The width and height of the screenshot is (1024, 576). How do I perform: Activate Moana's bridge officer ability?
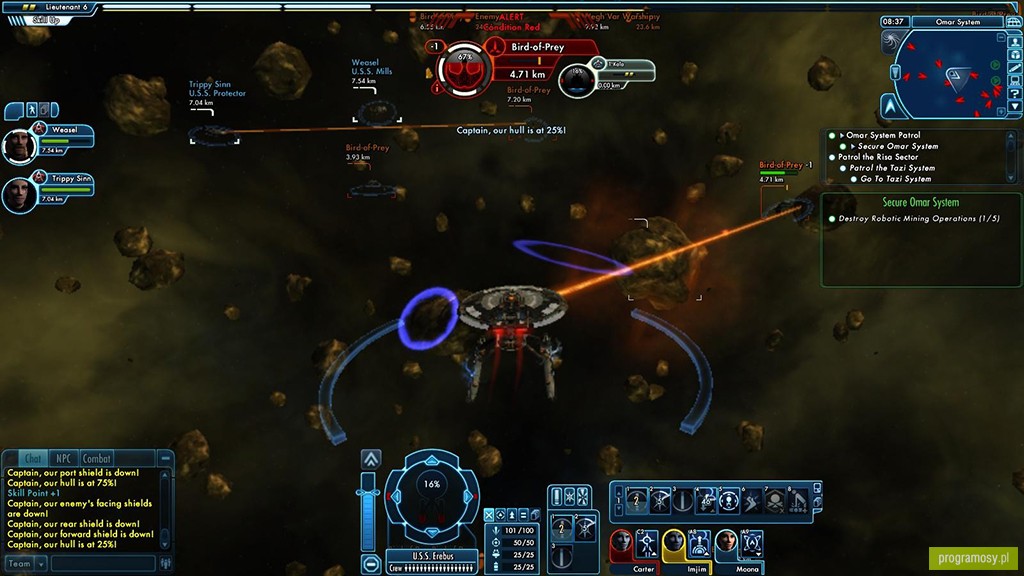tap(751, 543)
